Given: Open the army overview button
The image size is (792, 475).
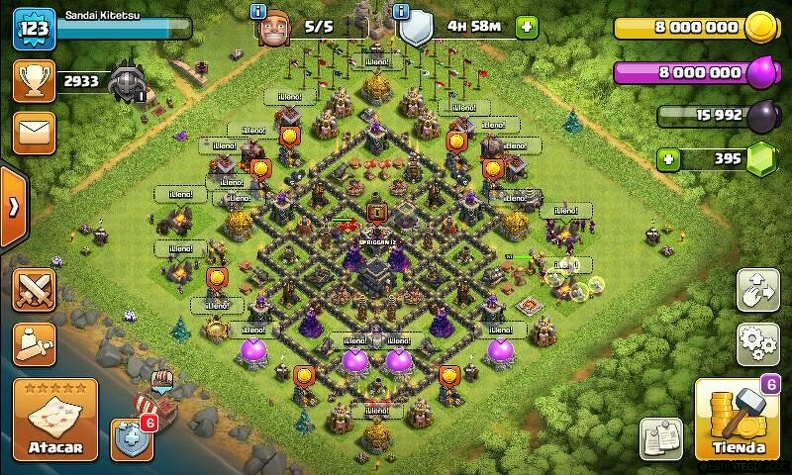Looking at the screenshot, I should click(x=34, y=345).
